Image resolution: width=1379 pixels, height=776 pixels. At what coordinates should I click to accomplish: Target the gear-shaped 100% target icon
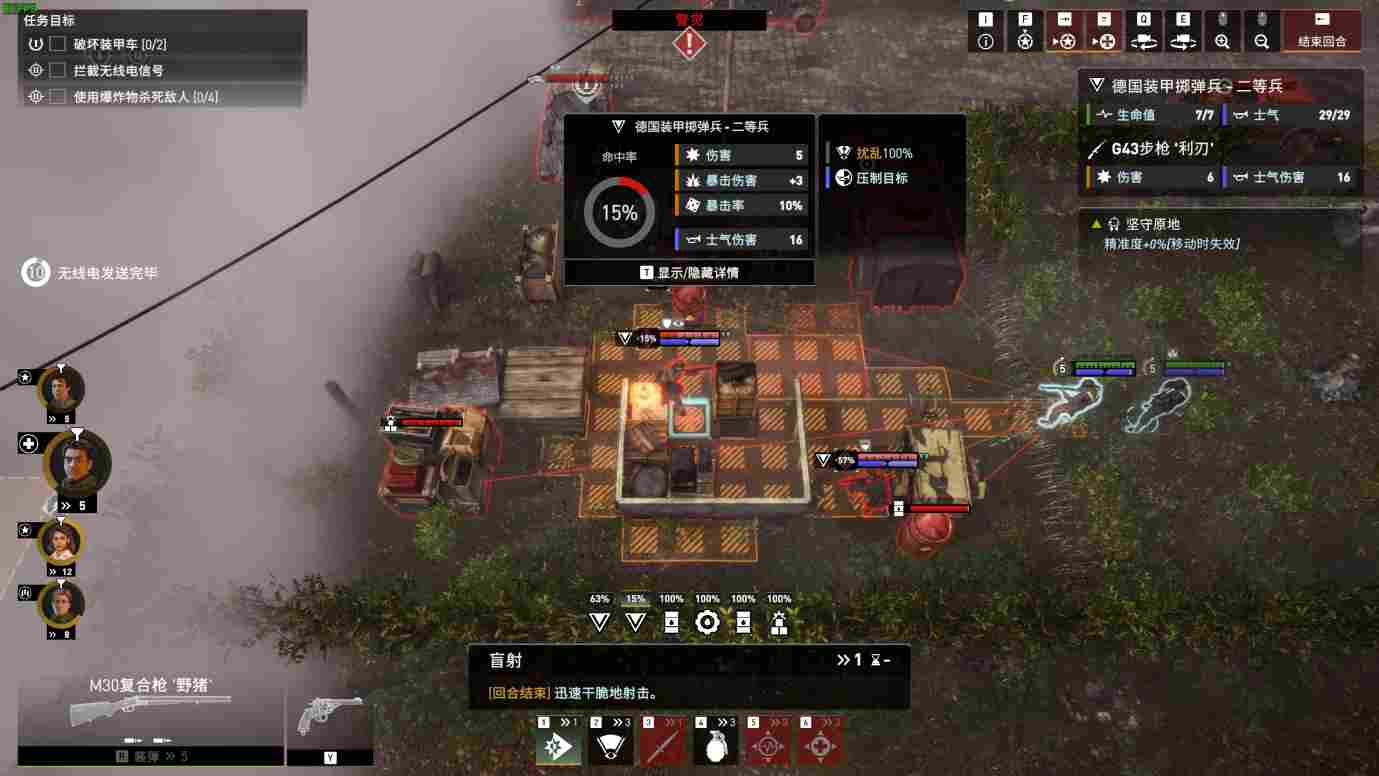pyautogui.click(x=707, y=622)
